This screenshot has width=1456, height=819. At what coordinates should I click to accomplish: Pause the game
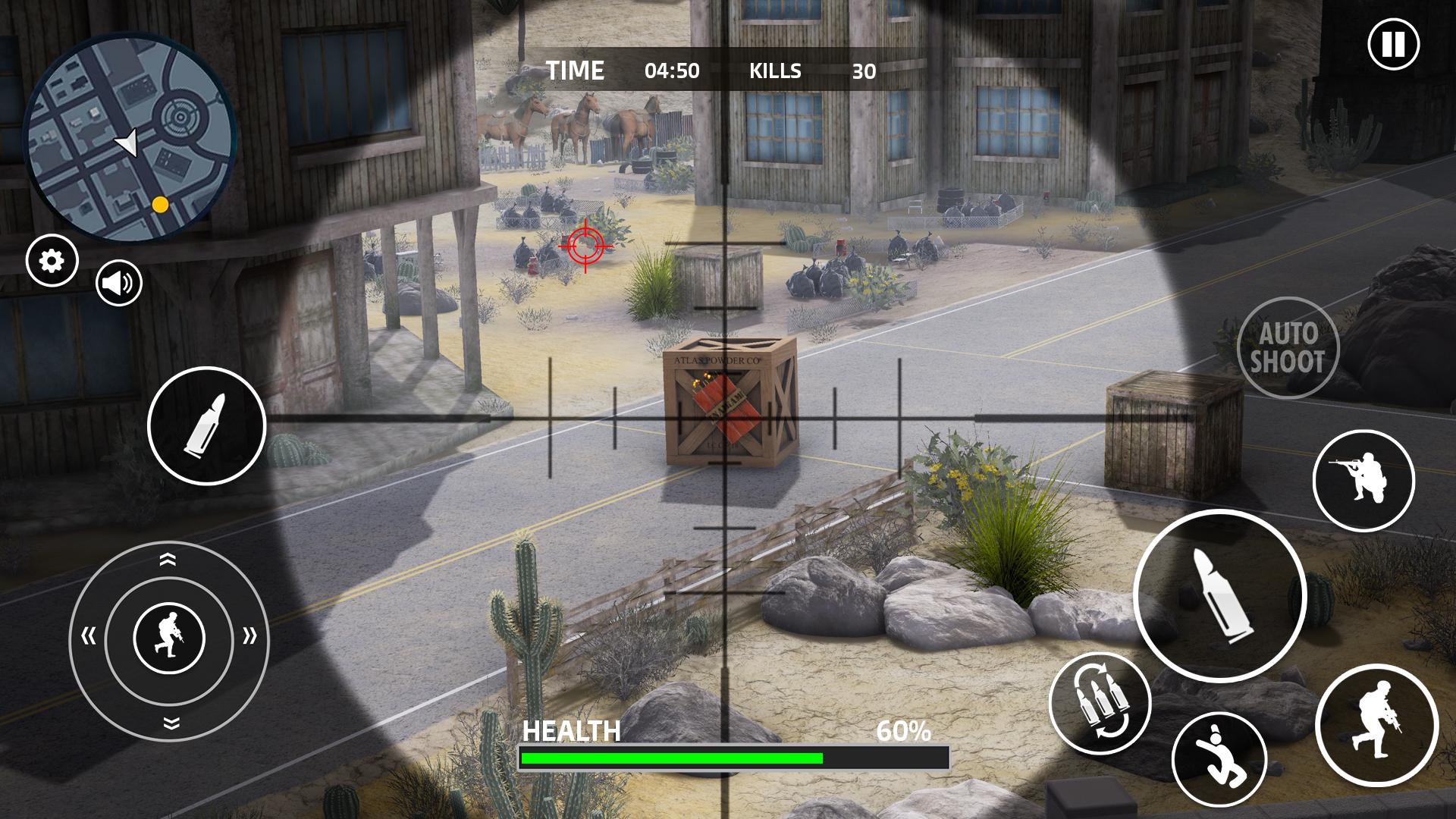[x=1393, y=45]
